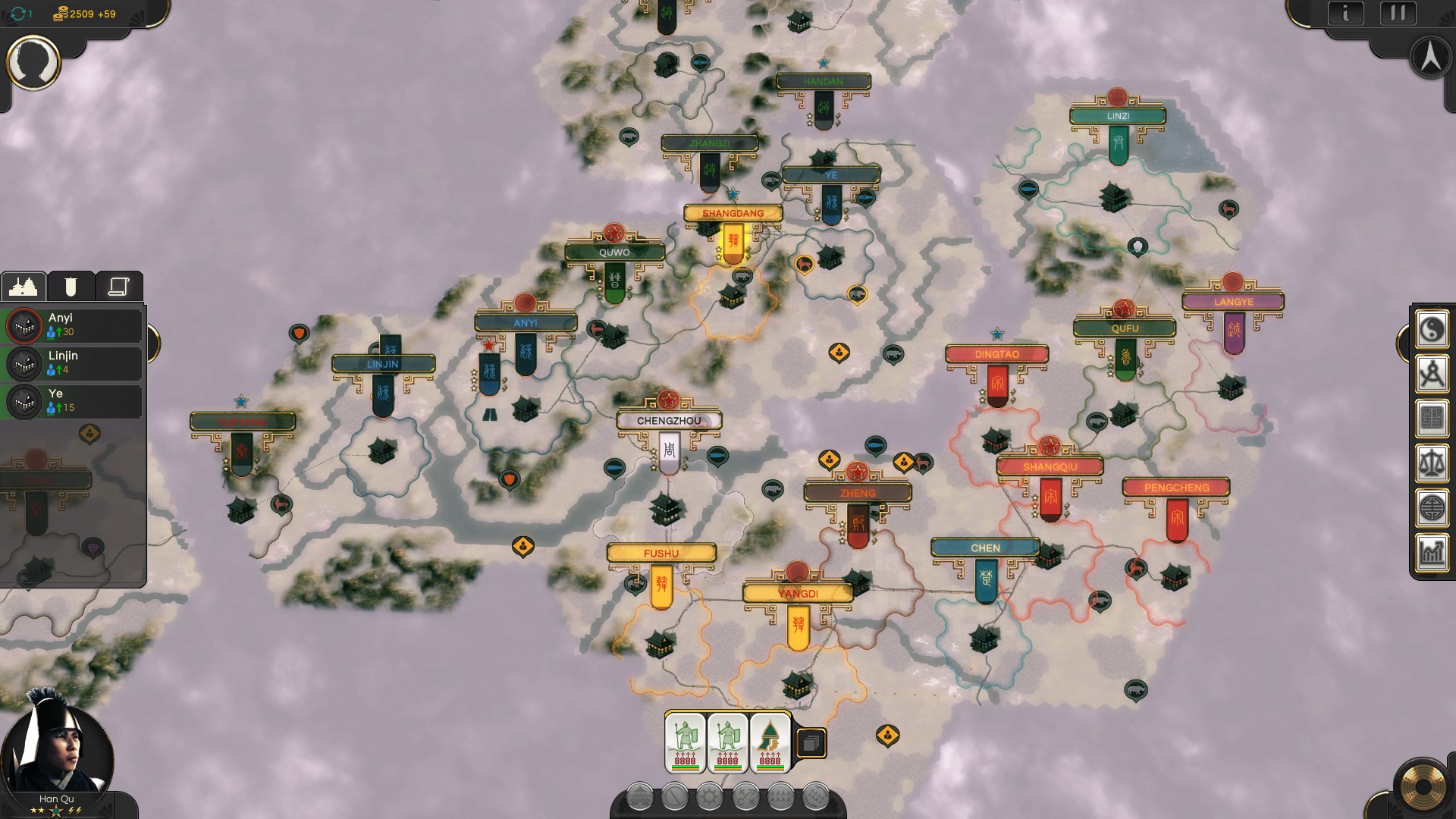
Task: Open the scroll edicts tab in left panel
Action: pyautogui.click(x=118, y=284)
